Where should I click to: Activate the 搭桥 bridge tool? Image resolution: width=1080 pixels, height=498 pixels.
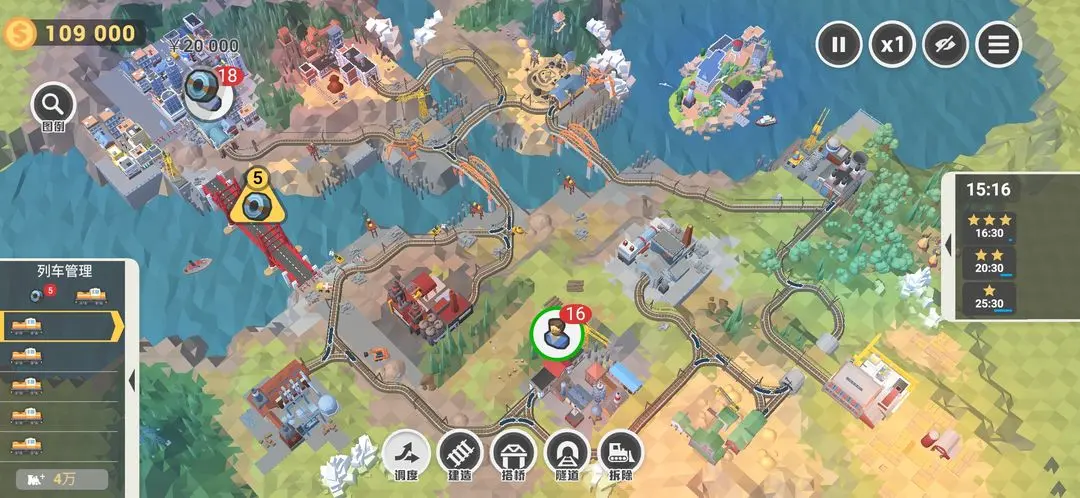tap(515, 455)
